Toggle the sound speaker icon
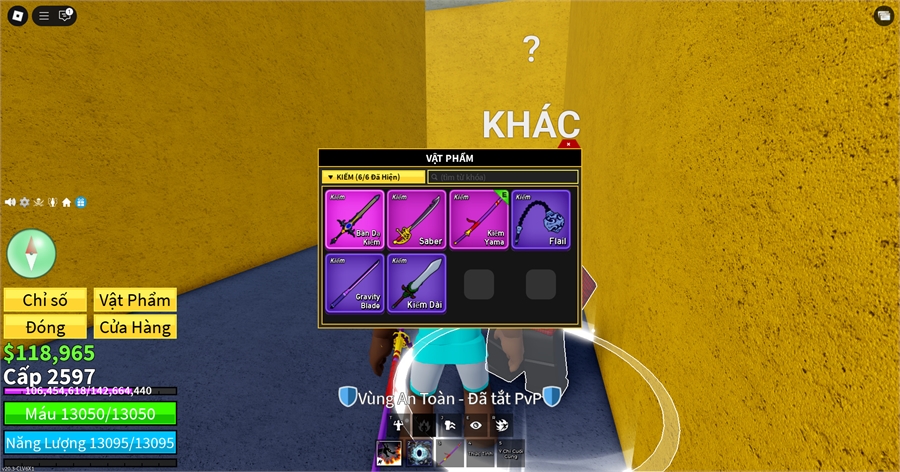Screen dimensions: 900x472 click(x=10, y=202)
